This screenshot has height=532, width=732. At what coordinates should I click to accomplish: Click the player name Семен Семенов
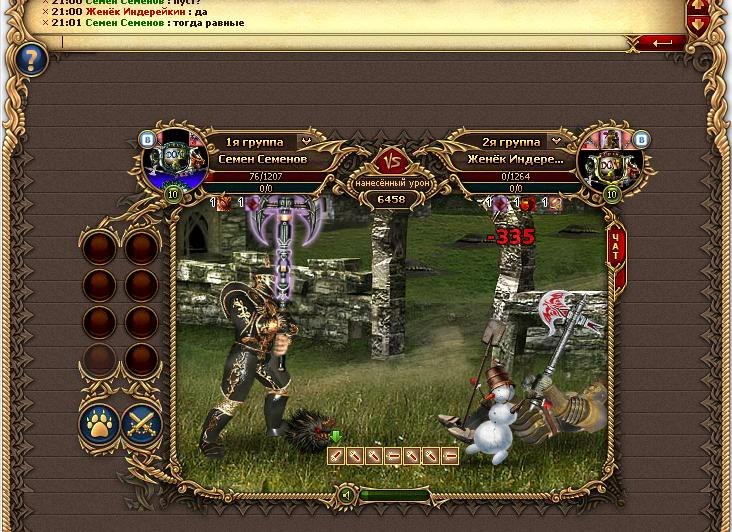pyautogui.click(x=262, y=160)
